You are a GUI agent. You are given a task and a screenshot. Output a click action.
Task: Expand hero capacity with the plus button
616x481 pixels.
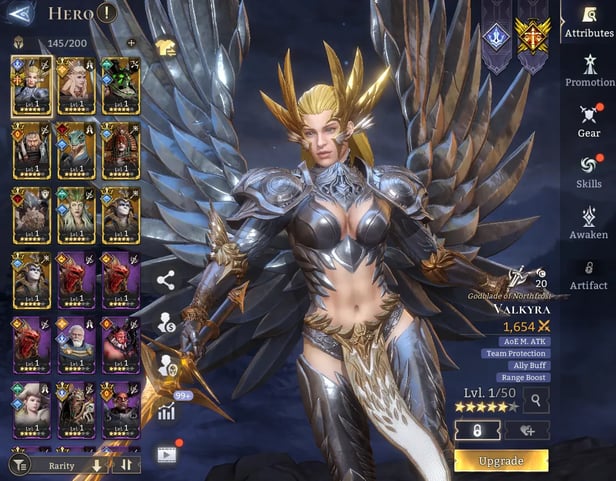point(131,43)
